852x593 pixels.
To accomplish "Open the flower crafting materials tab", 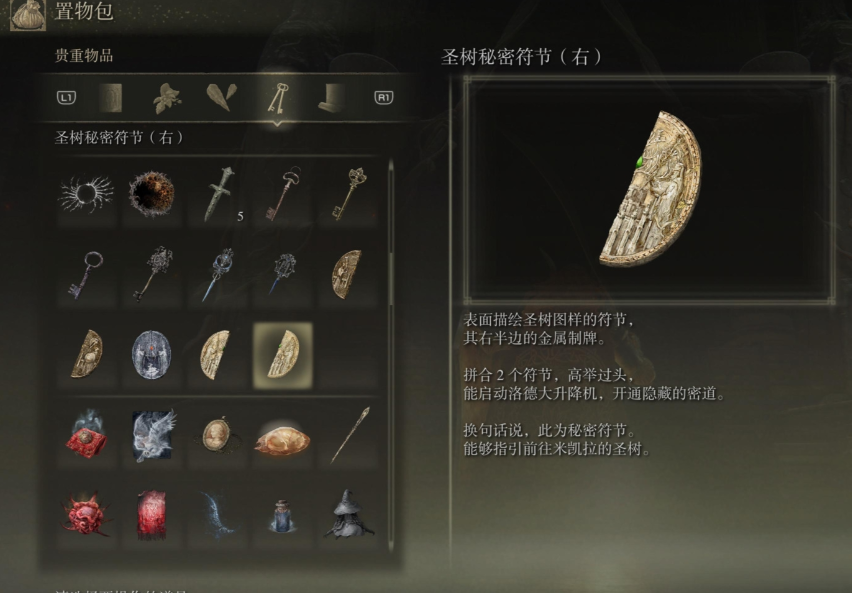I will [x=166, y=97].
